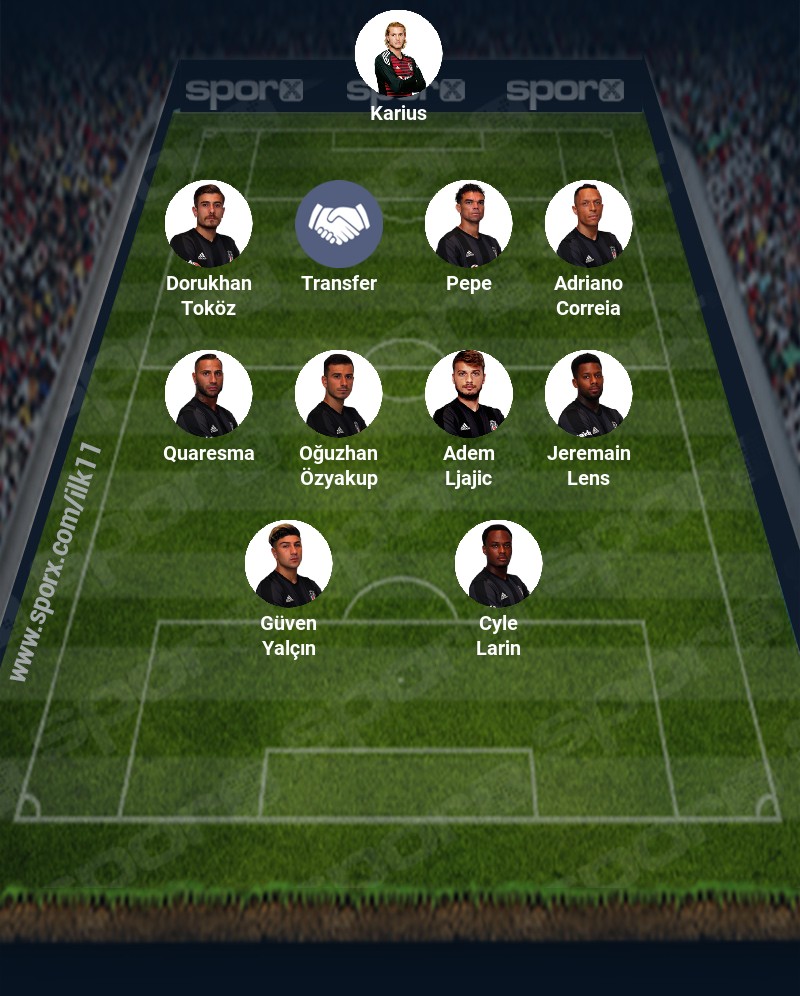Choose Dorukhan Toköz player slot
The width and height of the screenshot is (800, 996).
click(x=208, y=224)
